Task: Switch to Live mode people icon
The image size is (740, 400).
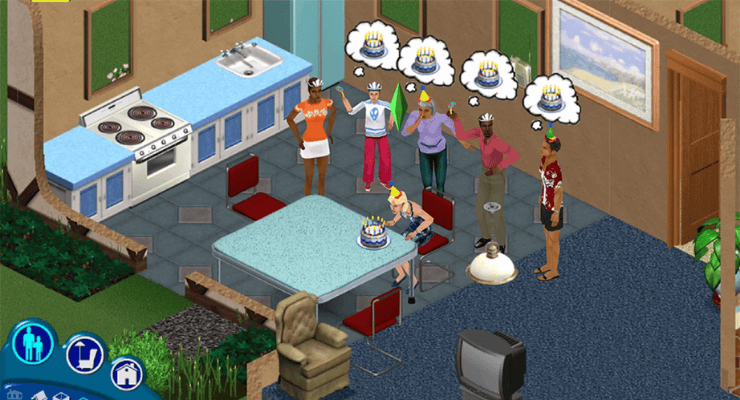Action: pos(32,343)
